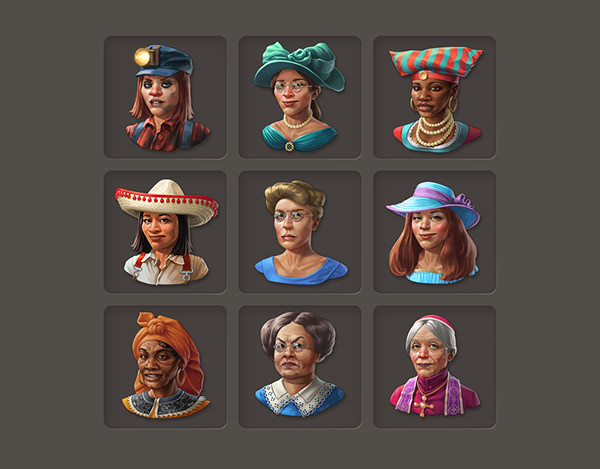Pick the woman with orange head turban
600x469 pixels.
point(165,366)
